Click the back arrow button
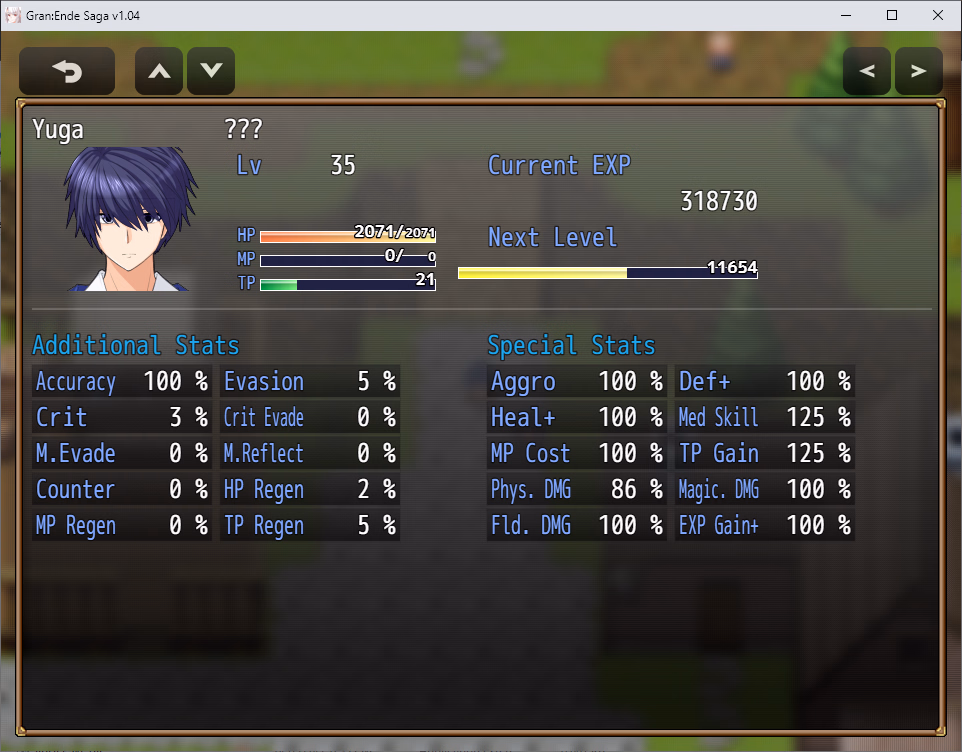 click(67, 72)
